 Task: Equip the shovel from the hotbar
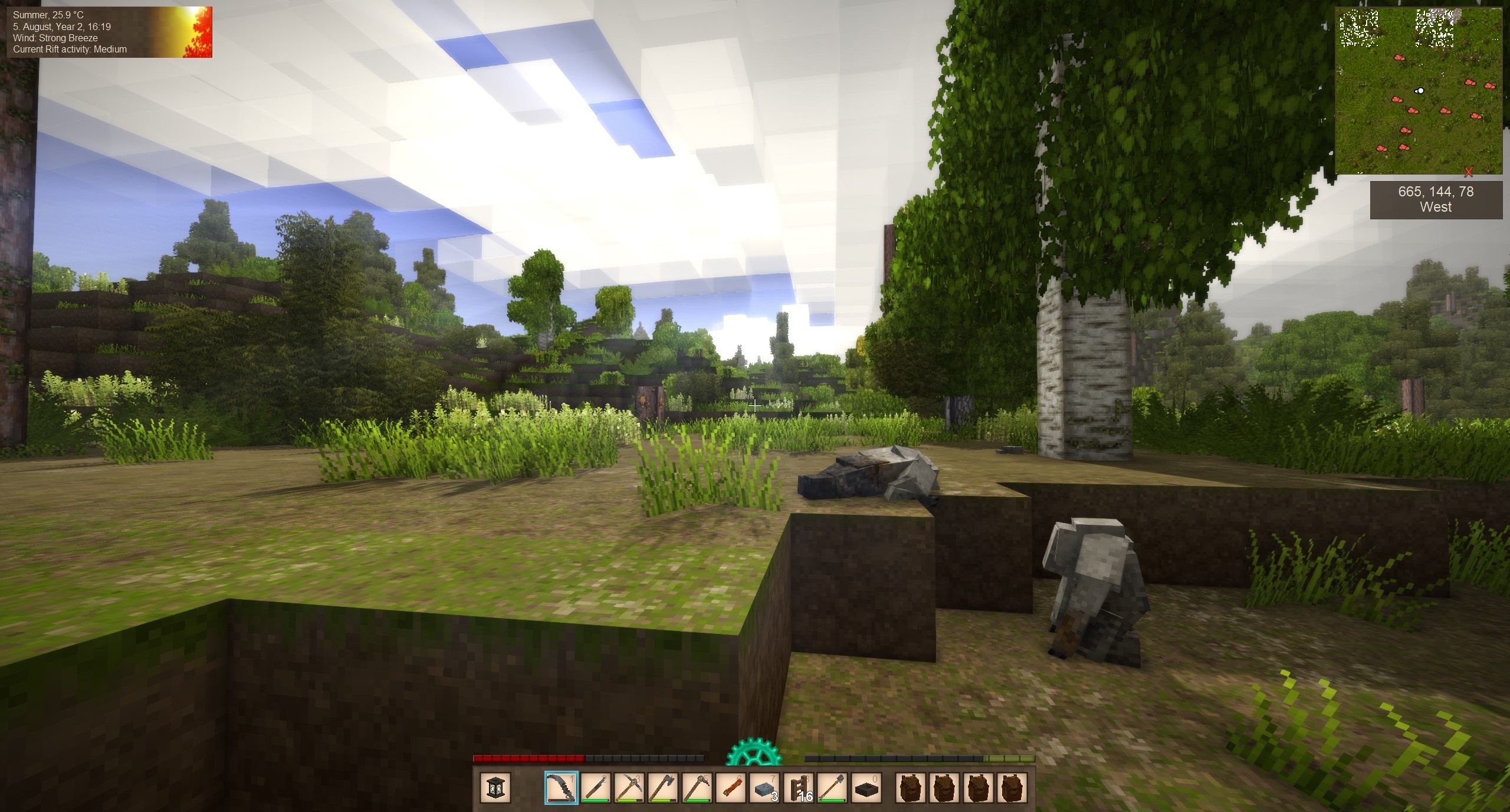(832, 788)
